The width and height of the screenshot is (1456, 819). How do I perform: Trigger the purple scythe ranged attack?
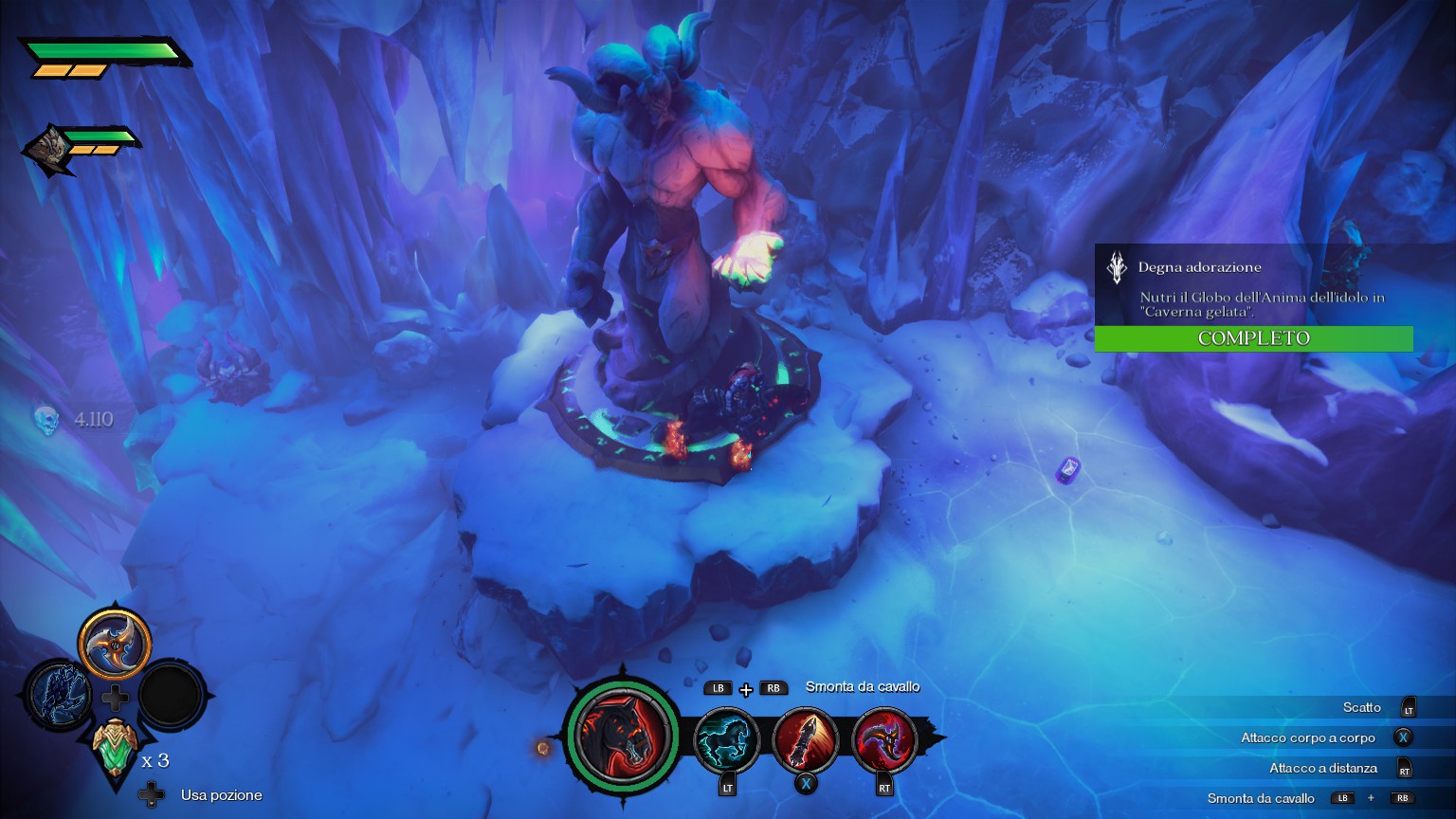[884, 740]
